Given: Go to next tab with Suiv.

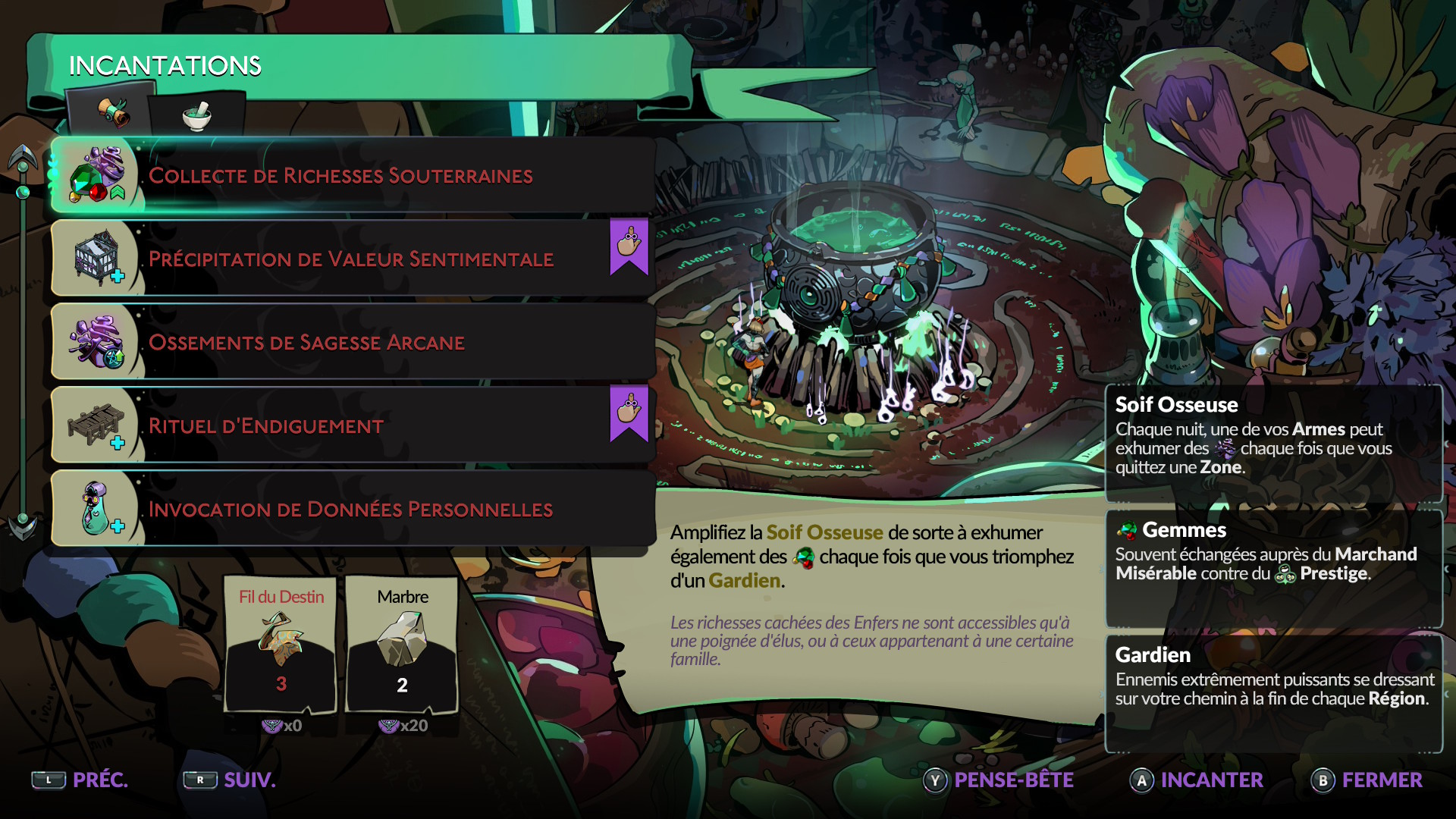Looking at the screenshot, I should pos(230,780).
